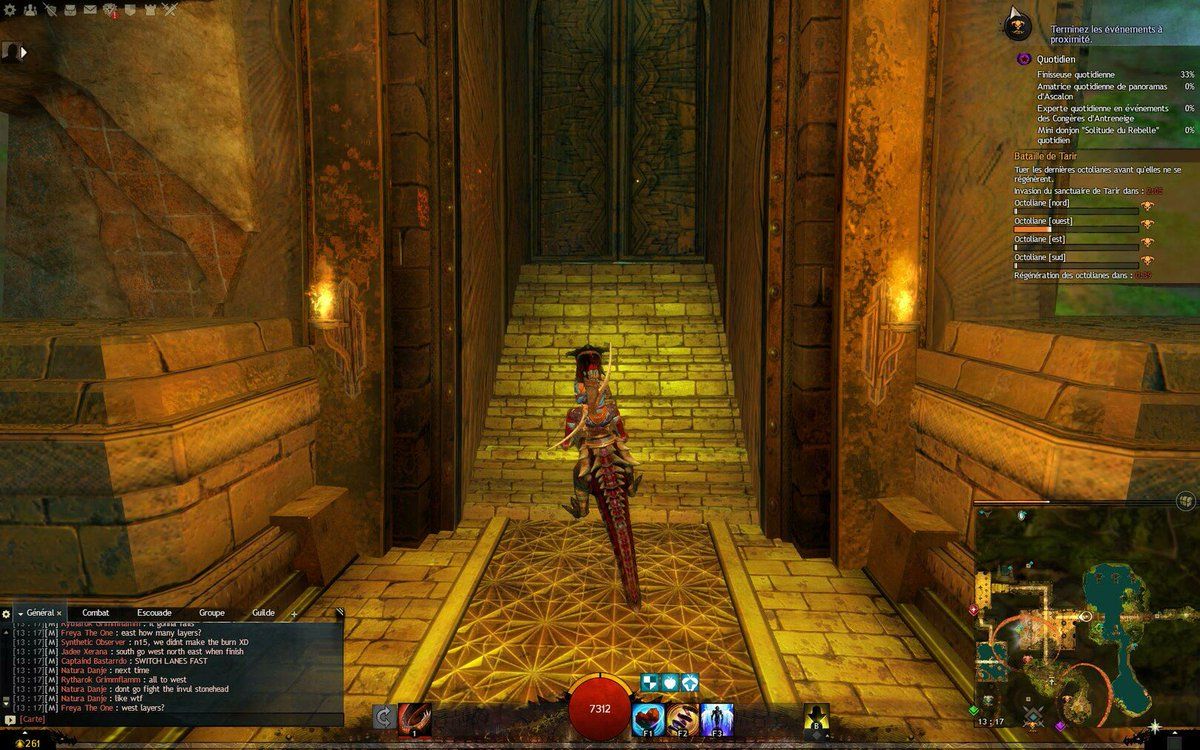
Task: Open the mail envelope icon
Action: pyautogui.click(x=91, y=10)
